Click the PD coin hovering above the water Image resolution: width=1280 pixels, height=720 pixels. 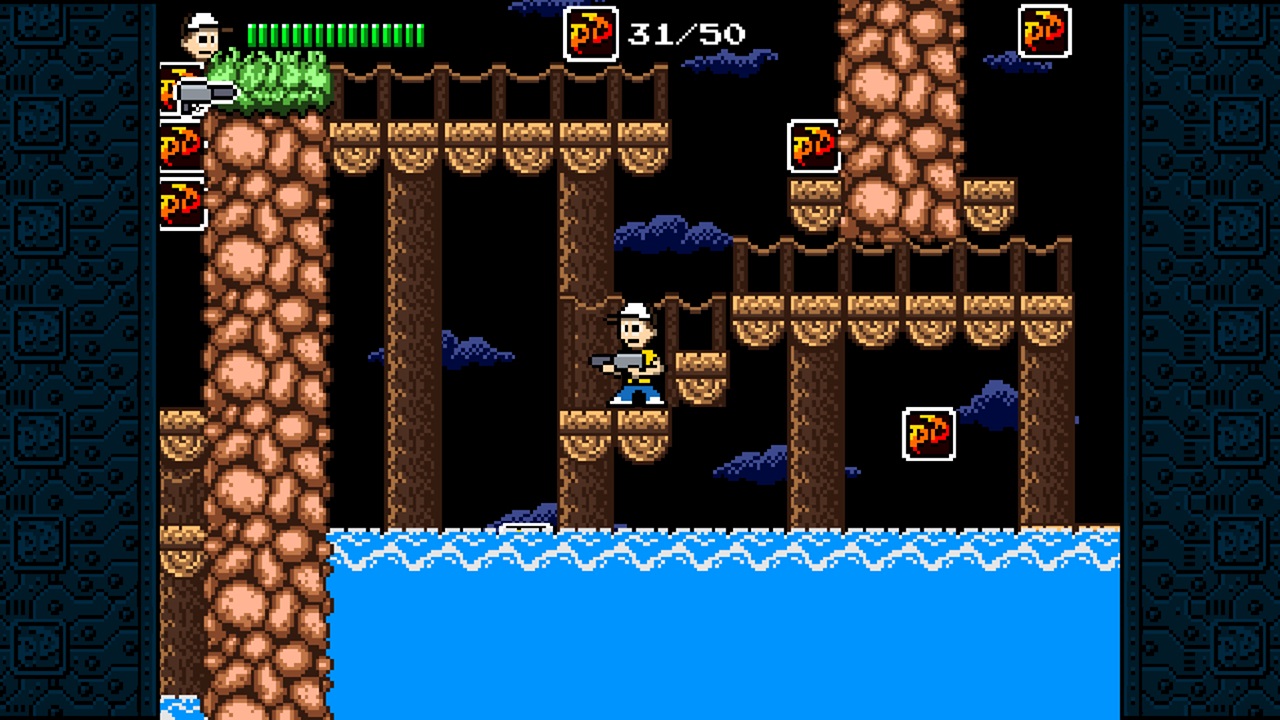928,434
